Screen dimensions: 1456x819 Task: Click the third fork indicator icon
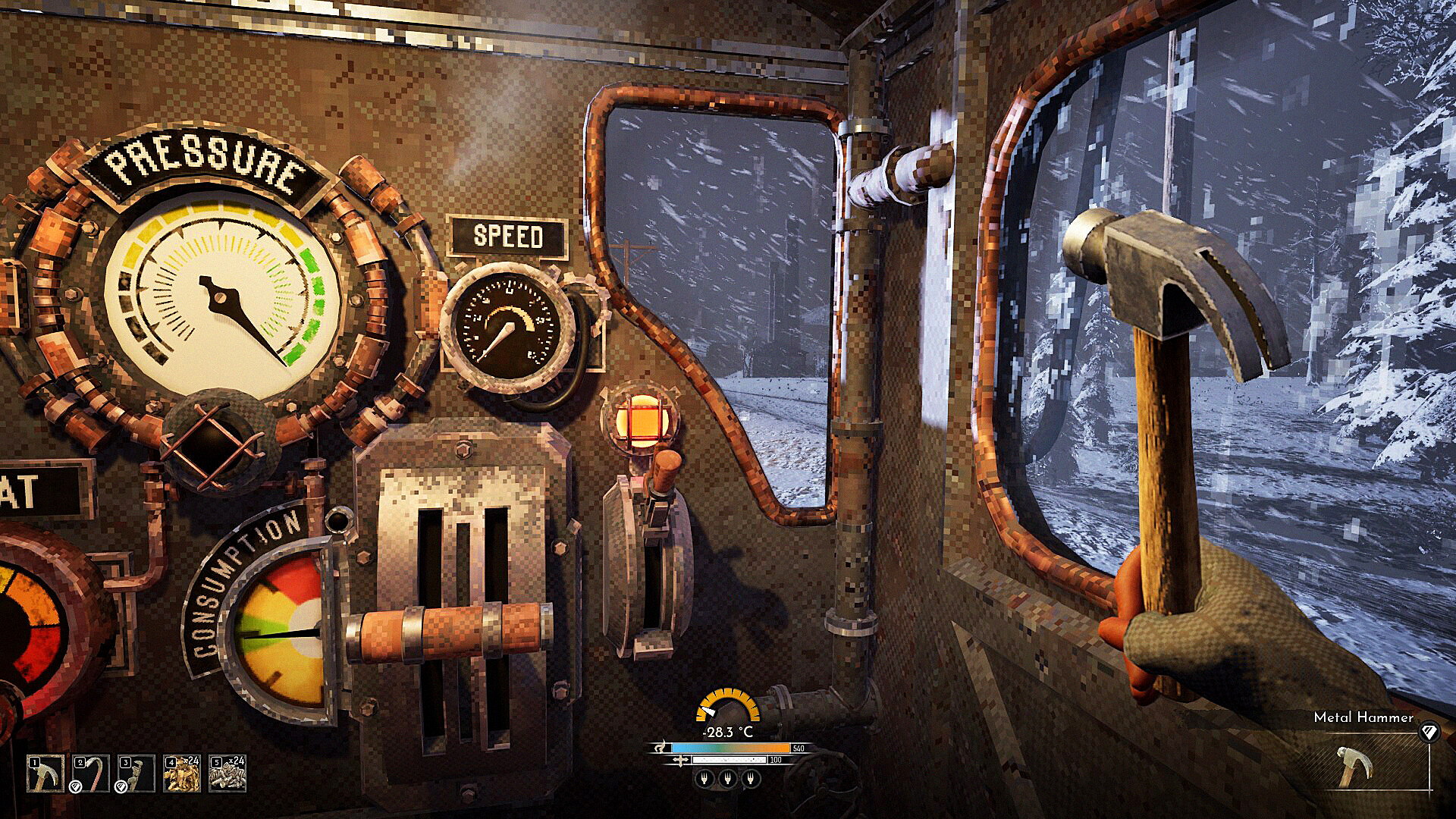(751, 778)
